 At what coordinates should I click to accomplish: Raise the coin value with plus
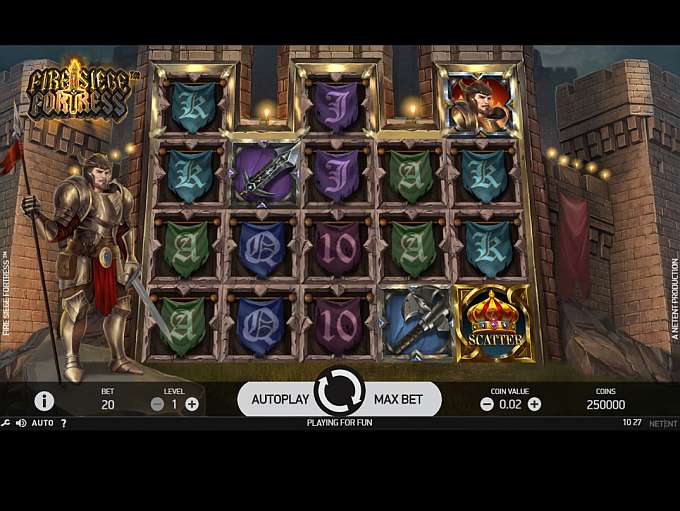pos(534,404)
